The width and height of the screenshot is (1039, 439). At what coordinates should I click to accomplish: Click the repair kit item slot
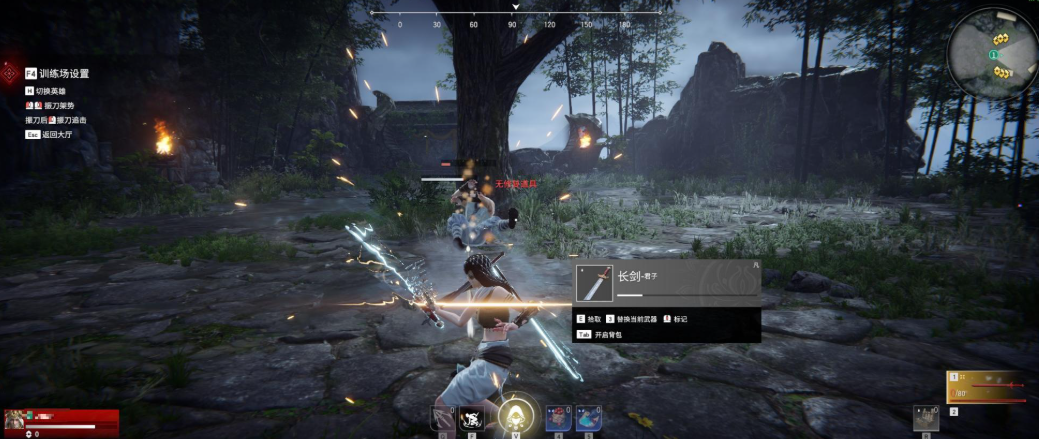tap(926, 418)
